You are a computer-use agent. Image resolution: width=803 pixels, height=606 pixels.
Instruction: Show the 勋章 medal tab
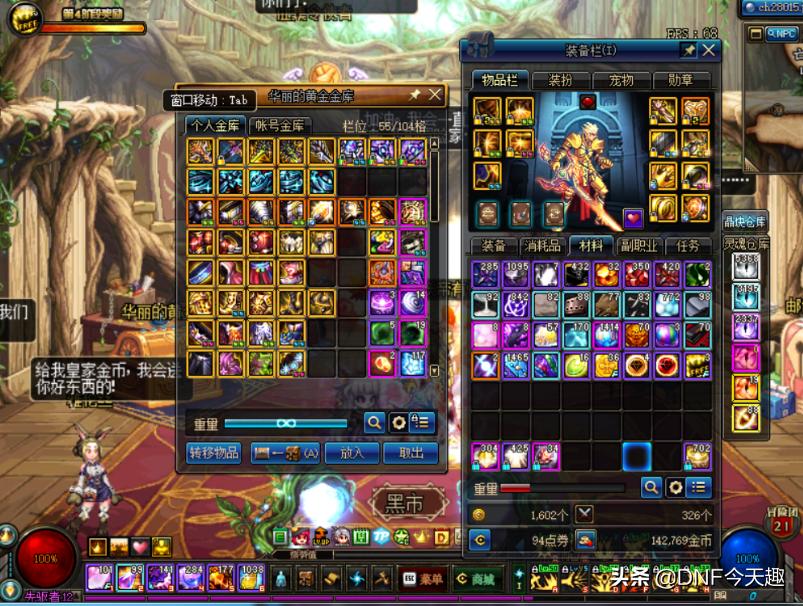[x=682, y=80]
